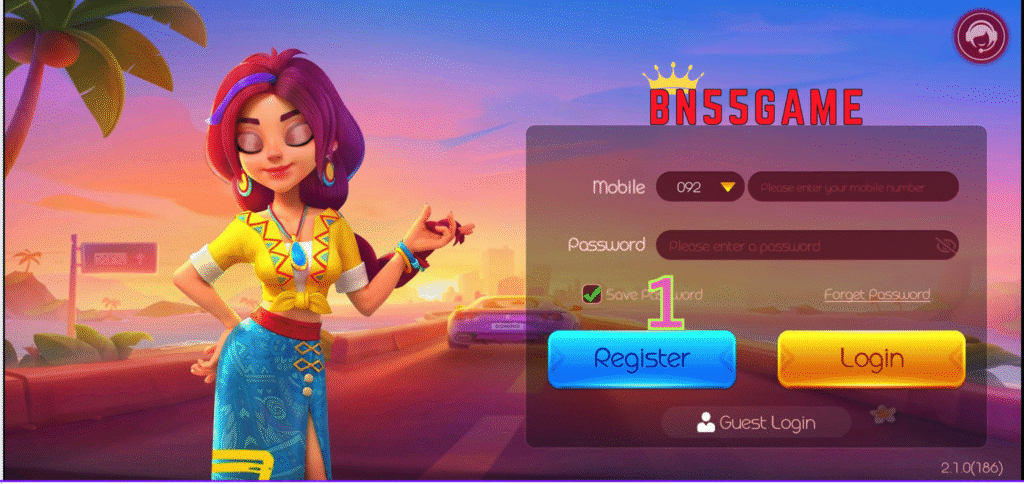Toggle the Save Password checkbox
The width and height of the screenshot is (1024, 484).
pos(592,294)
